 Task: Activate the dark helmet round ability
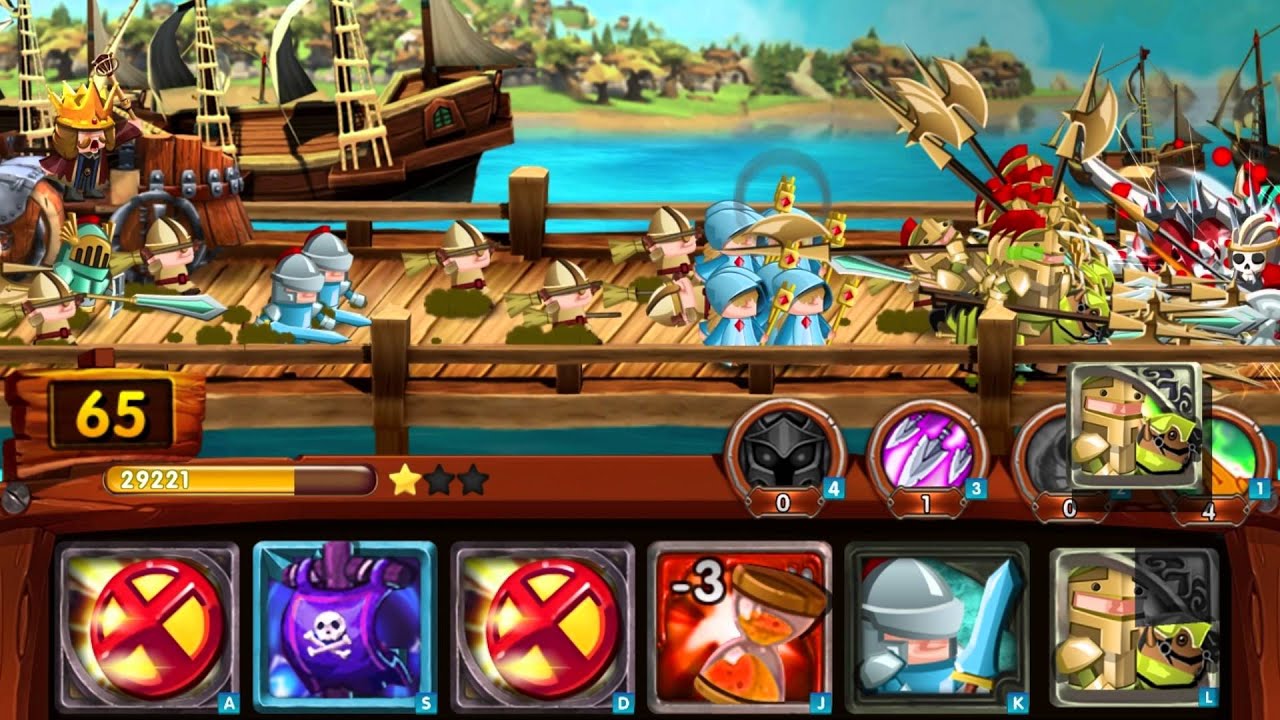pyautogui.click(x=785, y=449)
